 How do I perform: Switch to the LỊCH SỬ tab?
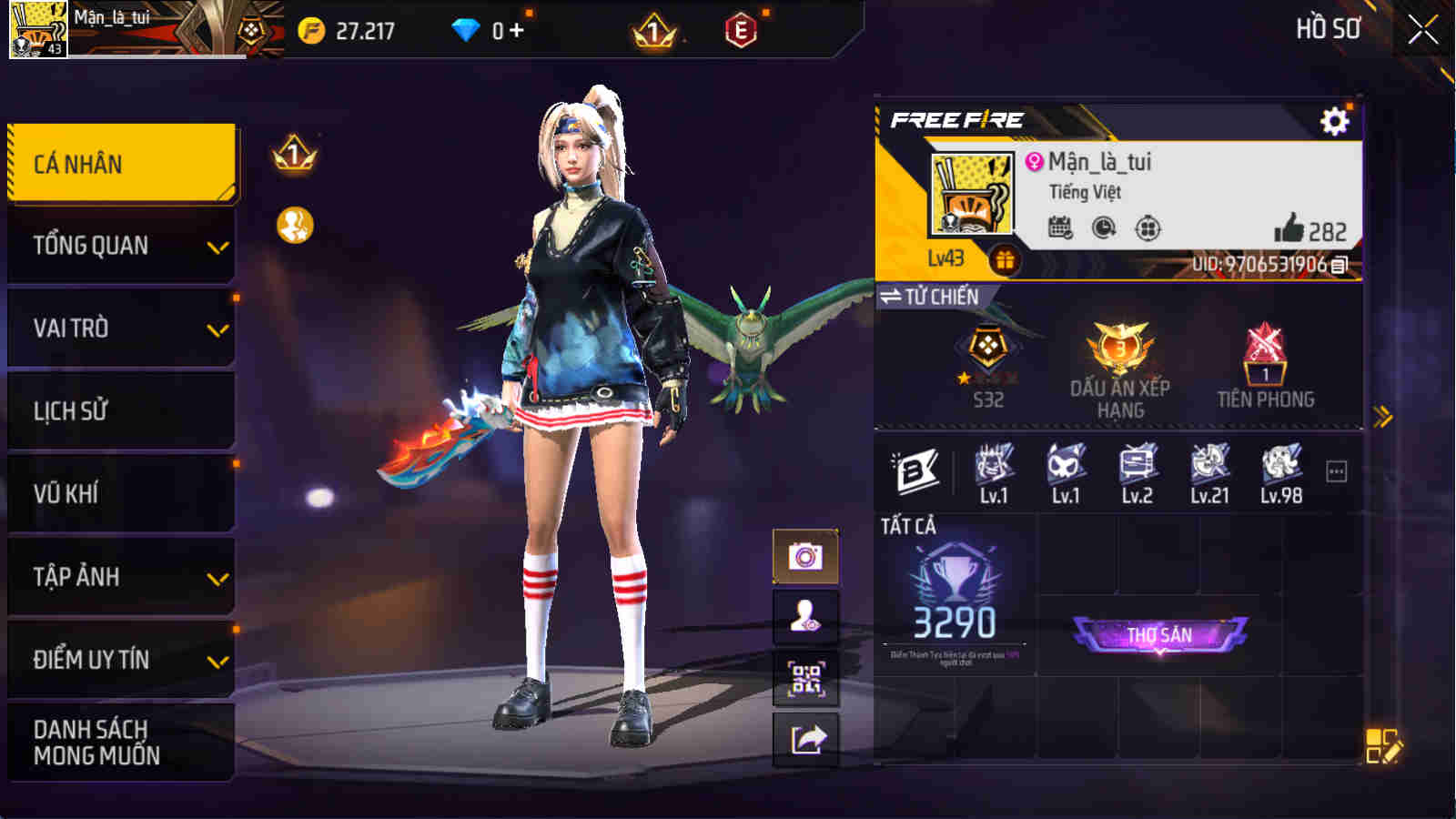pos(121,410)
